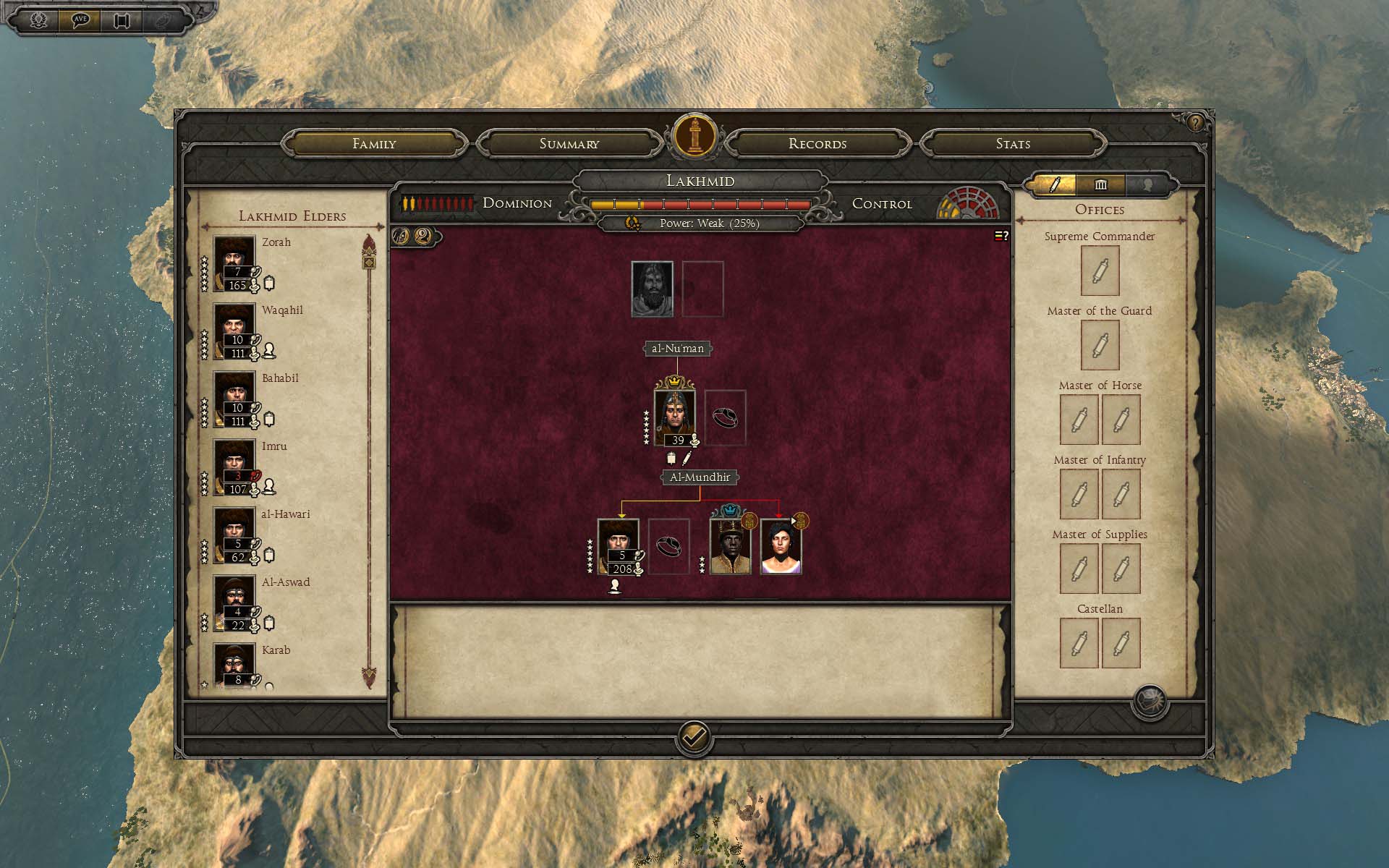View the Stats tab

tap(1013, 144)
